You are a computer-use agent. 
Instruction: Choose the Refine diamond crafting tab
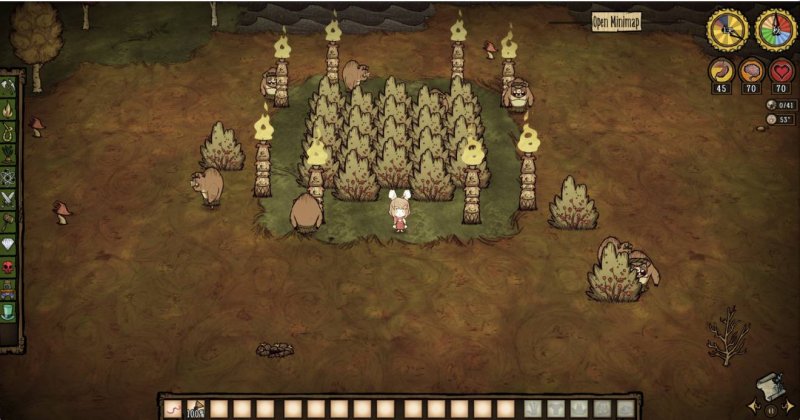[10, 243]
